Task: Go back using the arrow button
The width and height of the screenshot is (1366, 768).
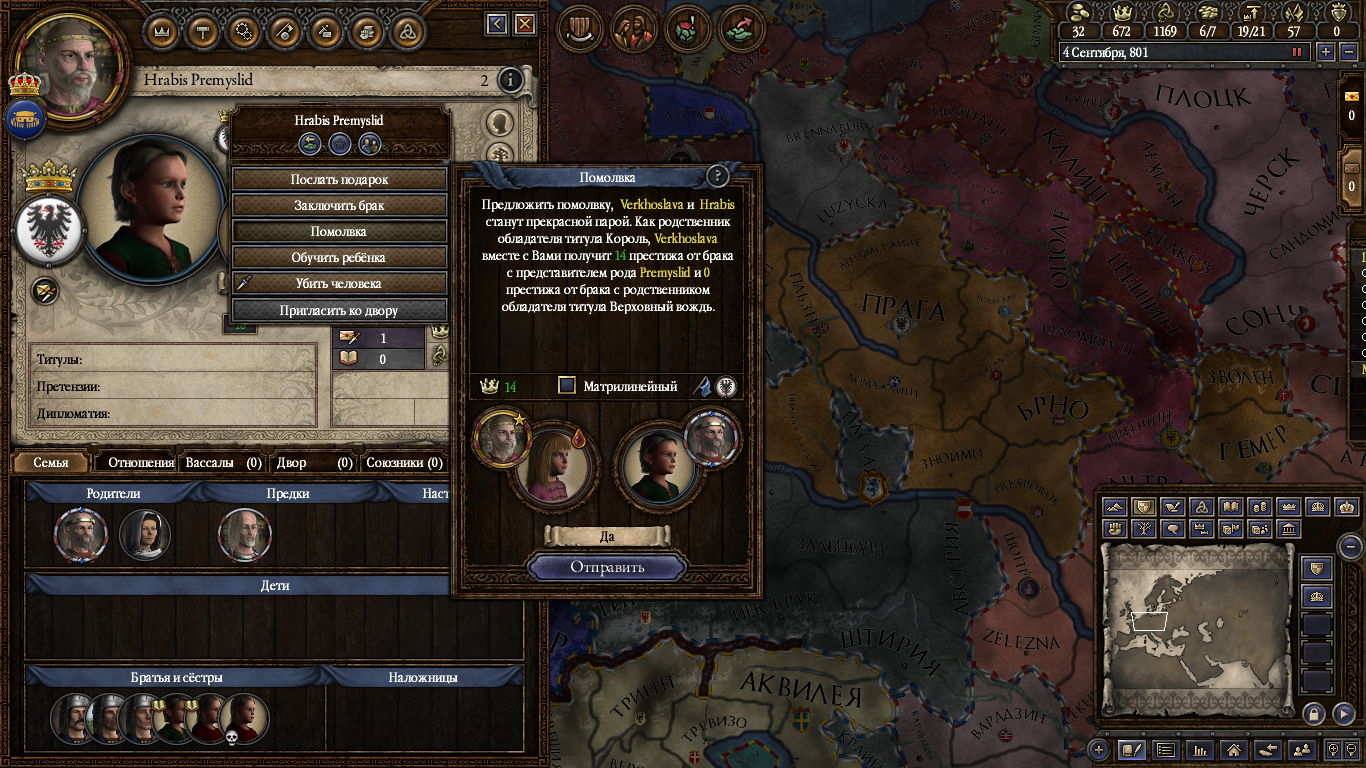Action: [x=497, y=24]
